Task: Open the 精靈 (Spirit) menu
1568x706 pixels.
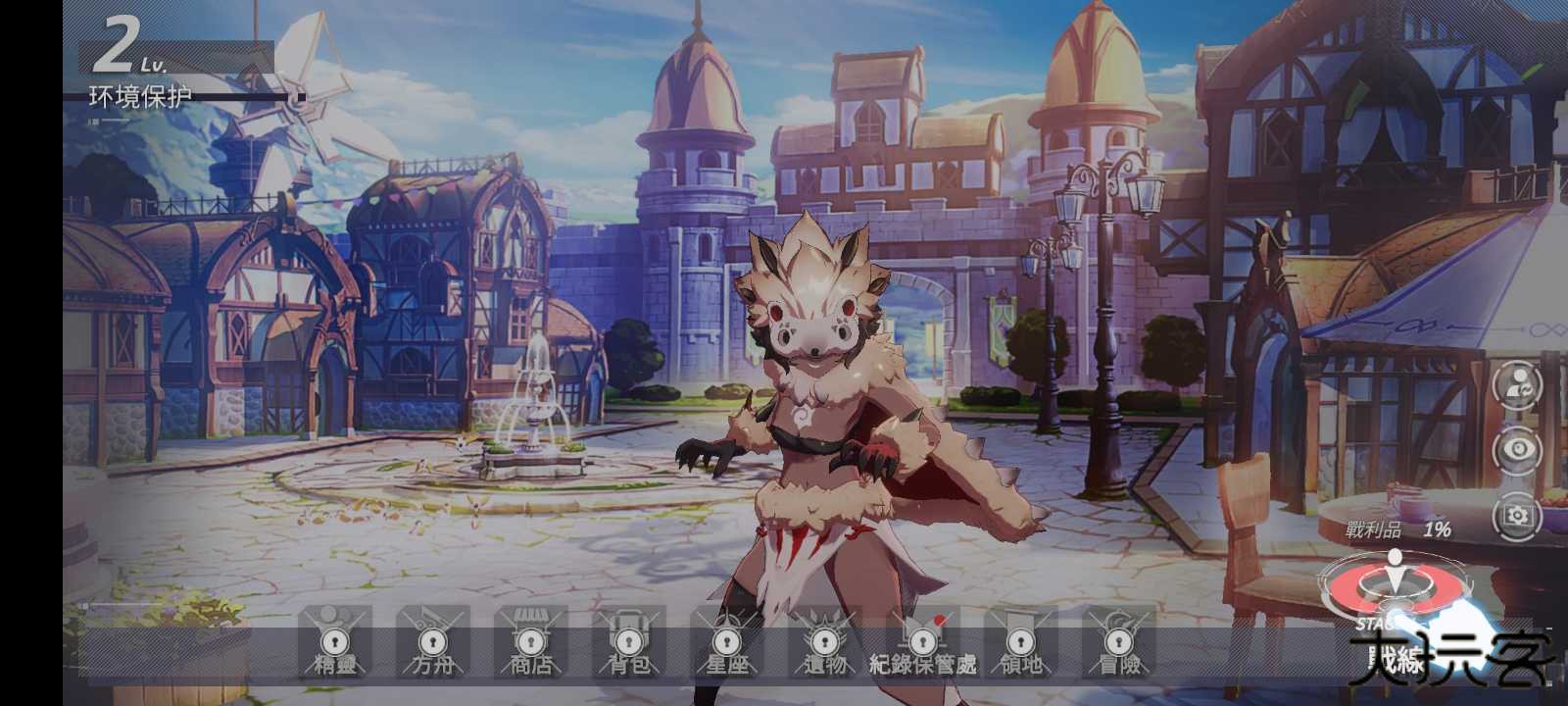Action: pos(333,650)
